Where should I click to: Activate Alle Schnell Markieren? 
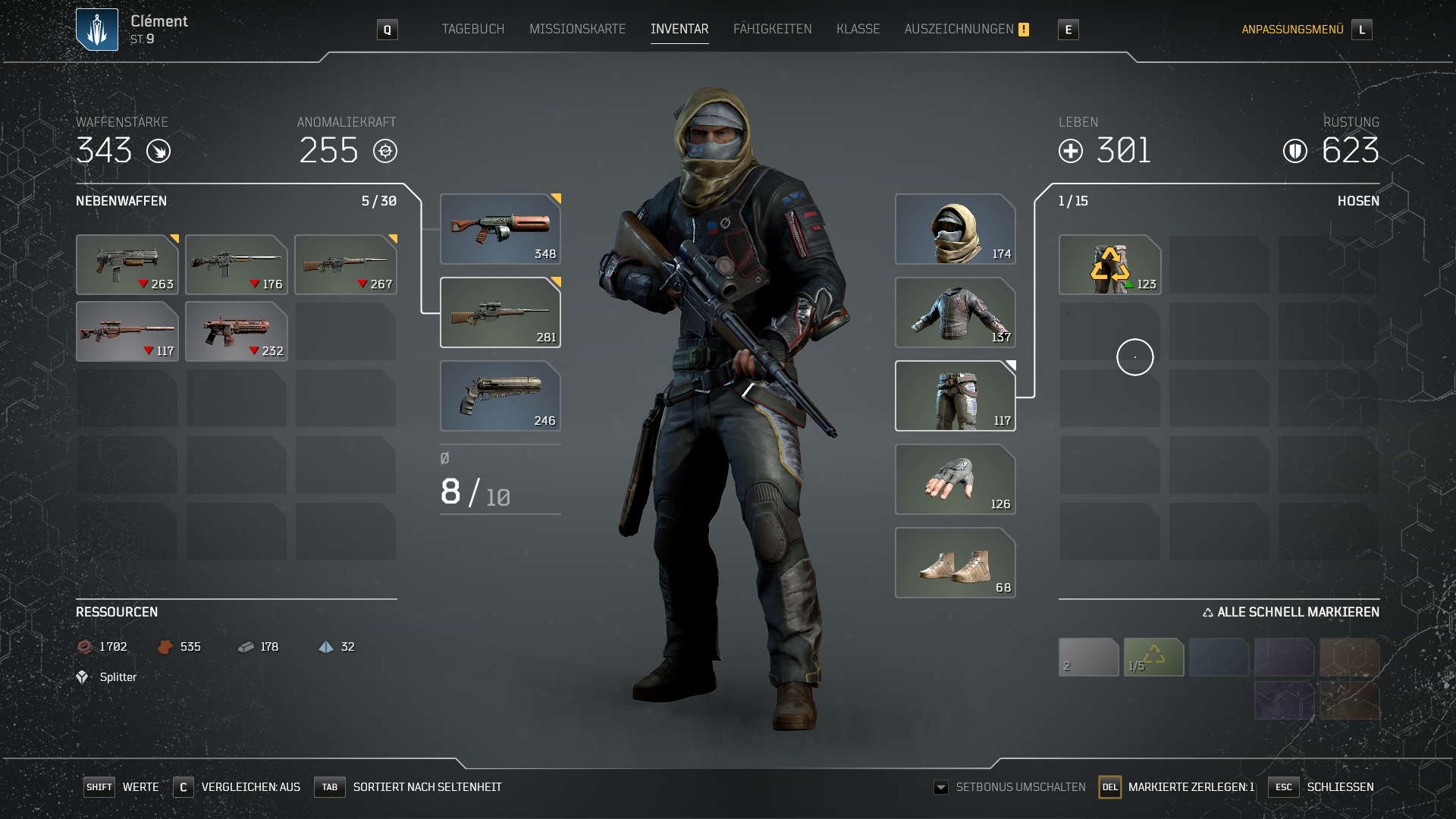(x=1291, y=612)
